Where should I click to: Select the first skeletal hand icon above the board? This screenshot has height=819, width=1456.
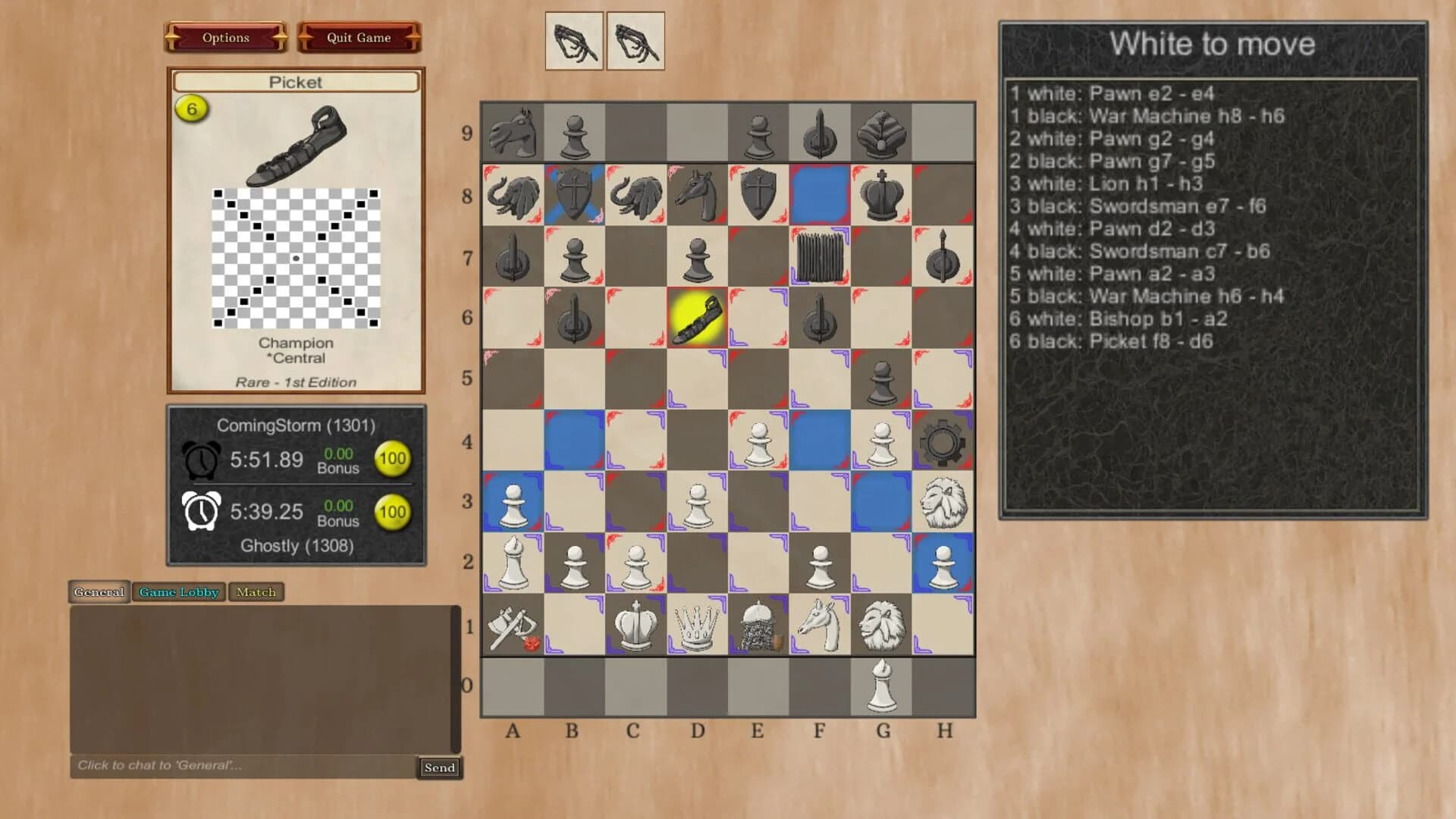point(574,42)
